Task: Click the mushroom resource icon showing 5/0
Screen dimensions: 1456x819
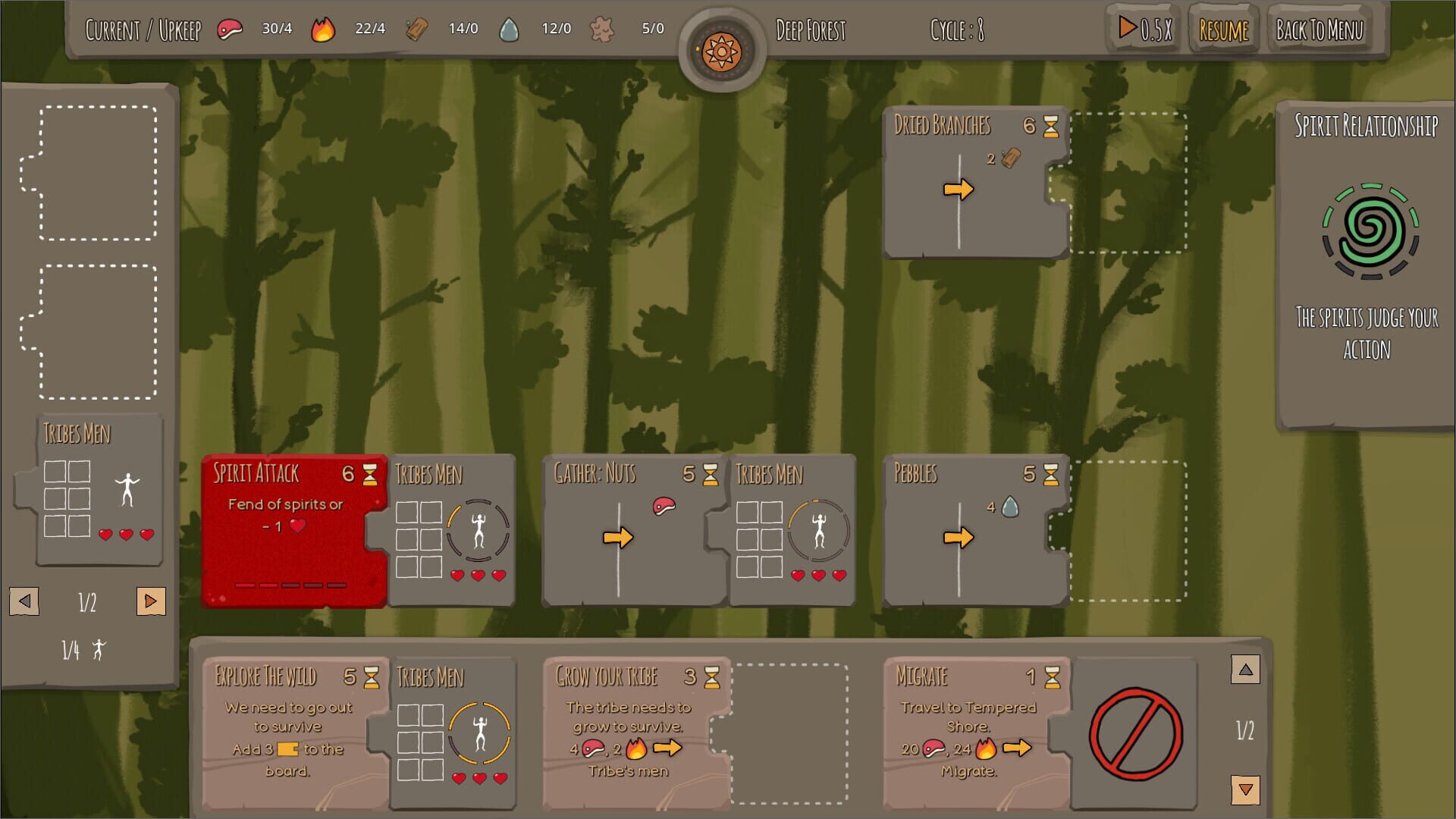Action: tap(603, 27)
